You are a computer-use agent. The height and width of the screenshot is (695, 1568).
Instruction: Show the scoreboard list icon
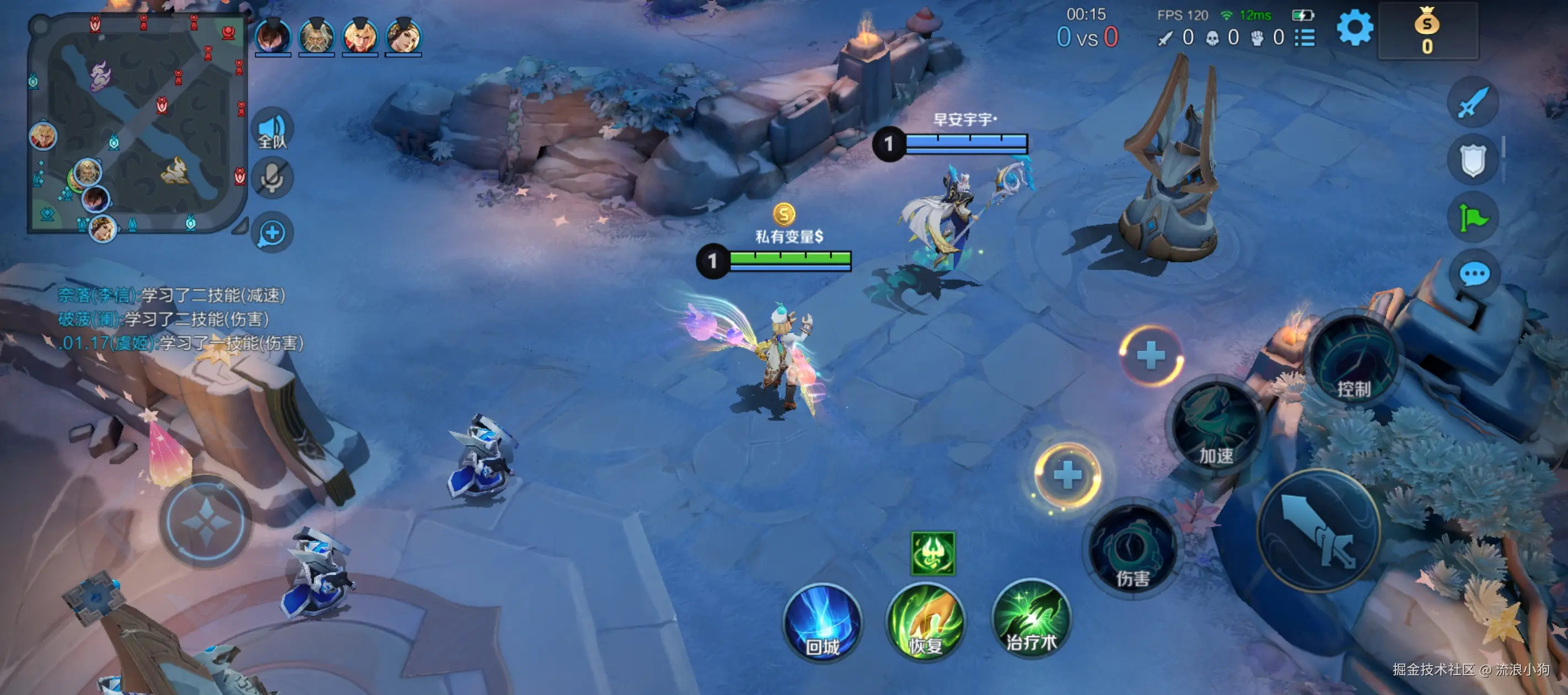point(1305,38)
